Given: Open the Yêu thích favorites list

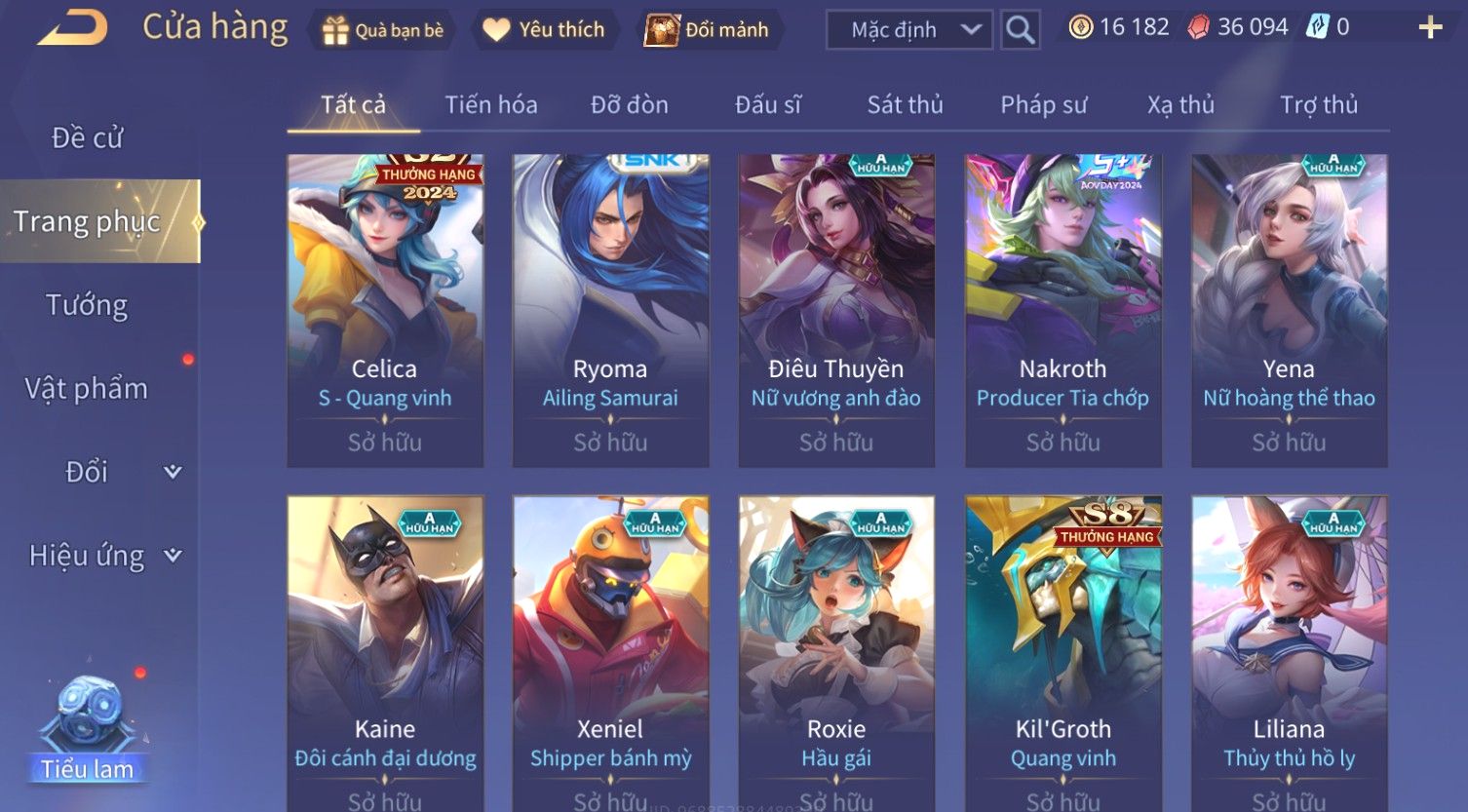Looking at the screenshot, I should [x=544, y=30].
